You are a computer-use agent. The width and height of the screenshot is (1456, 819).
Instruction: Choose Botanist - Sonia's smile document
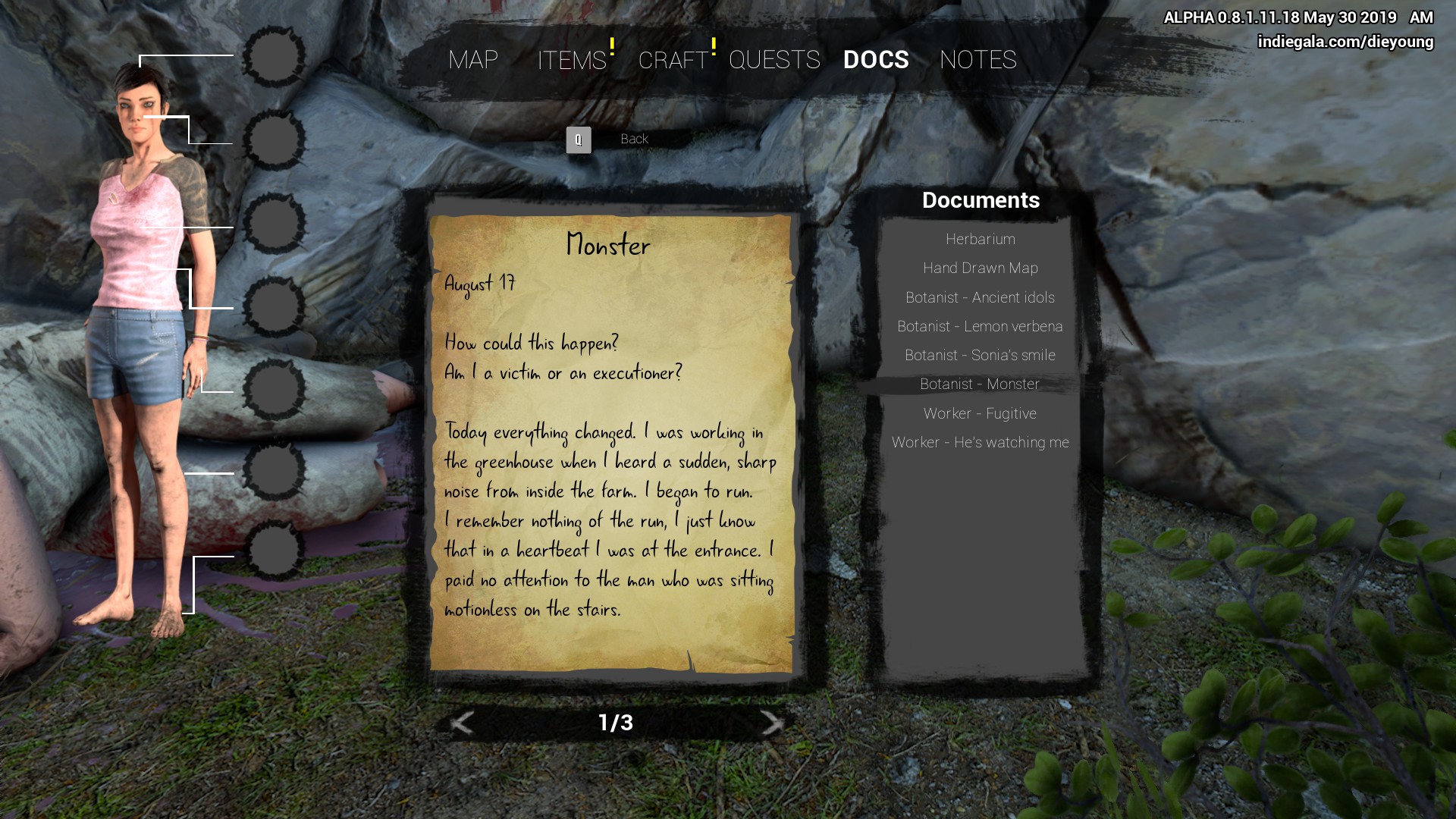point(980,356)
